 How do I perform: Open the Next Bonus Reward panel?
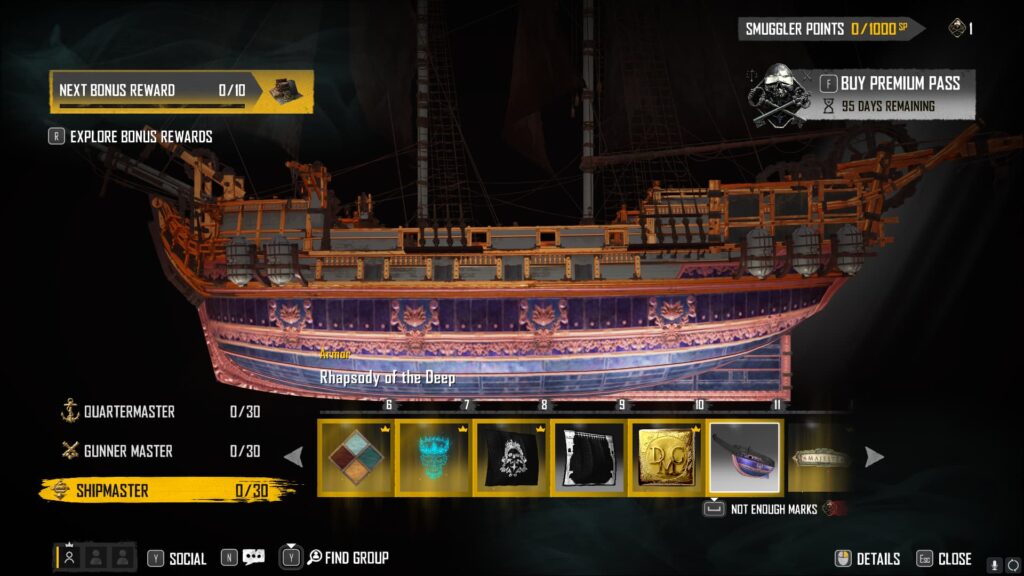(182, 91)
